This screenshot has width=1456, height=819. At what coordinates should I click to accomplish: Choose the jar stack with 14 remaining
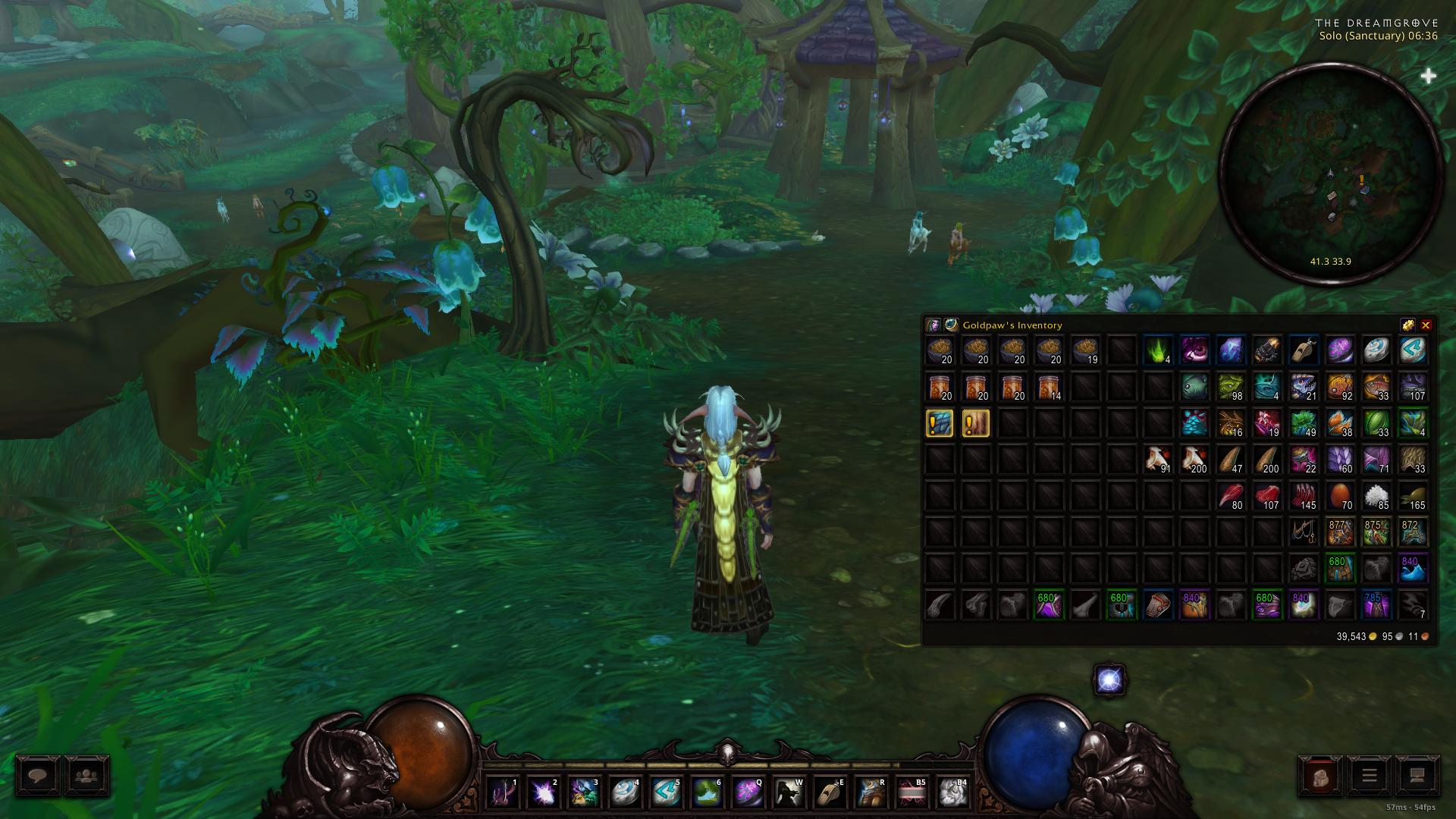(1049, 387)
